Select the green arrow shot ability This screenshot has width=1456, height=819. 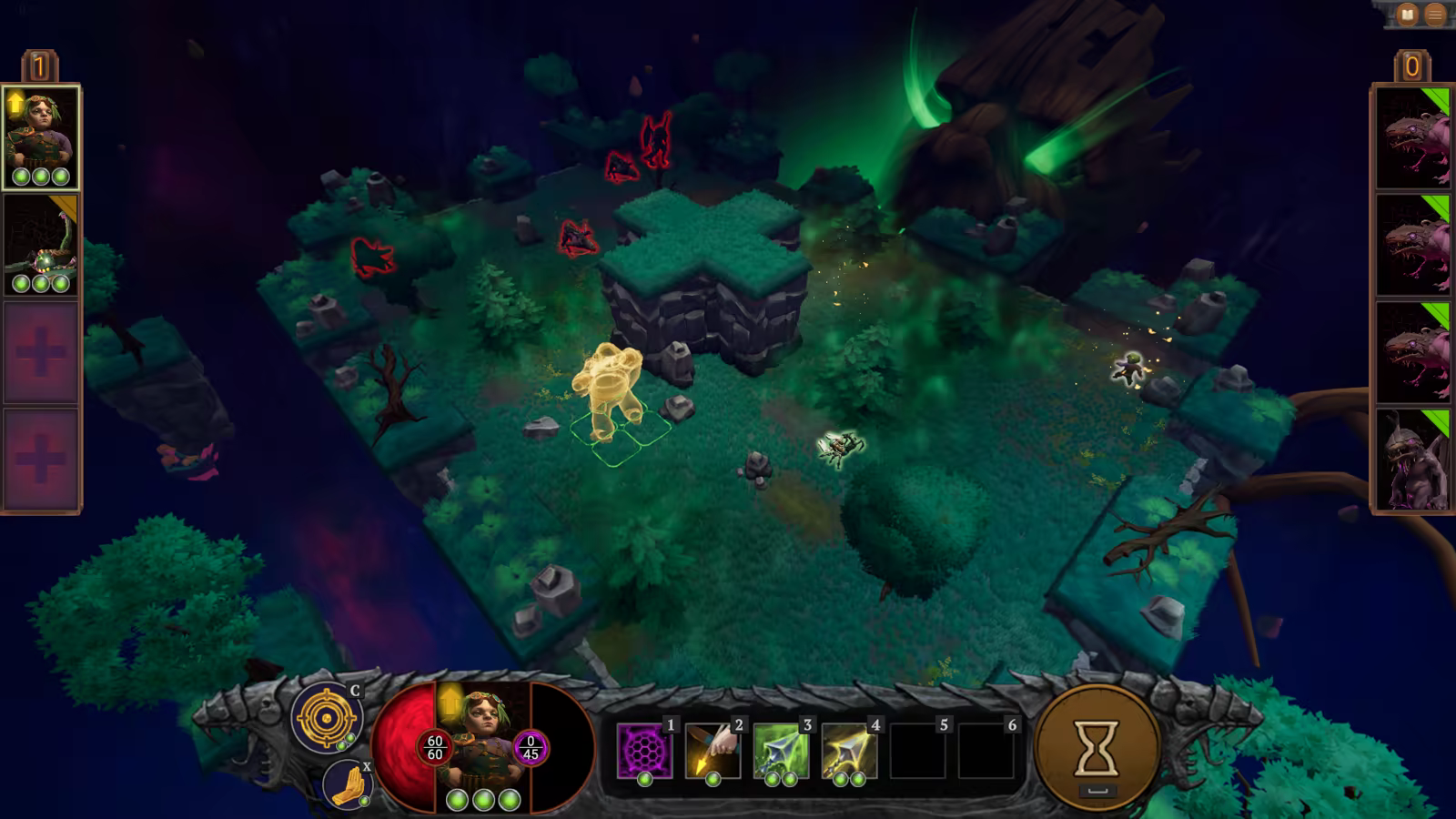pos(781,751)
